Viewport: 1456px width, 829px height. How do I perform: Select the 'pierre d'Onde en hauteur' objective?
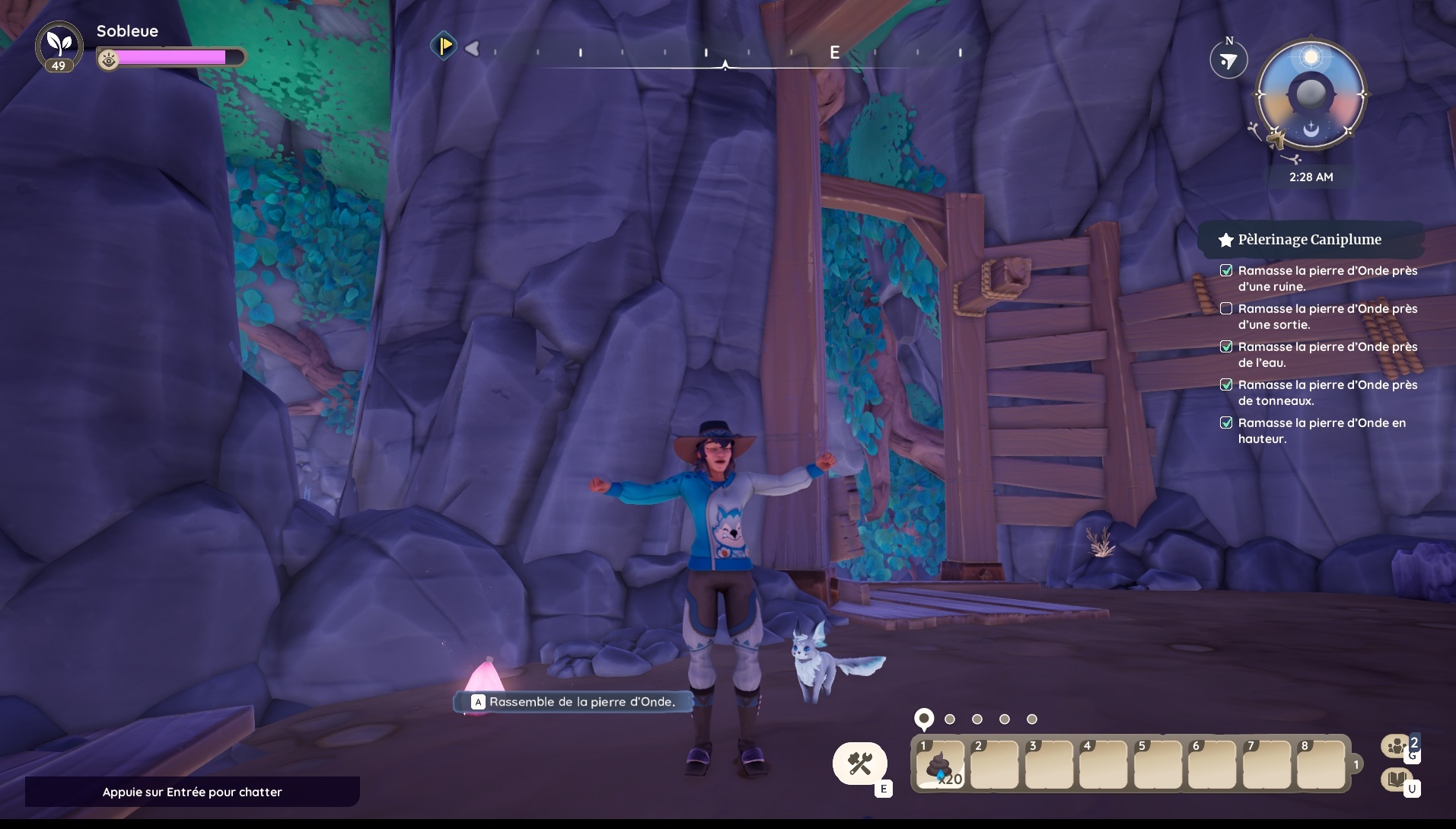coord(1321,431)
